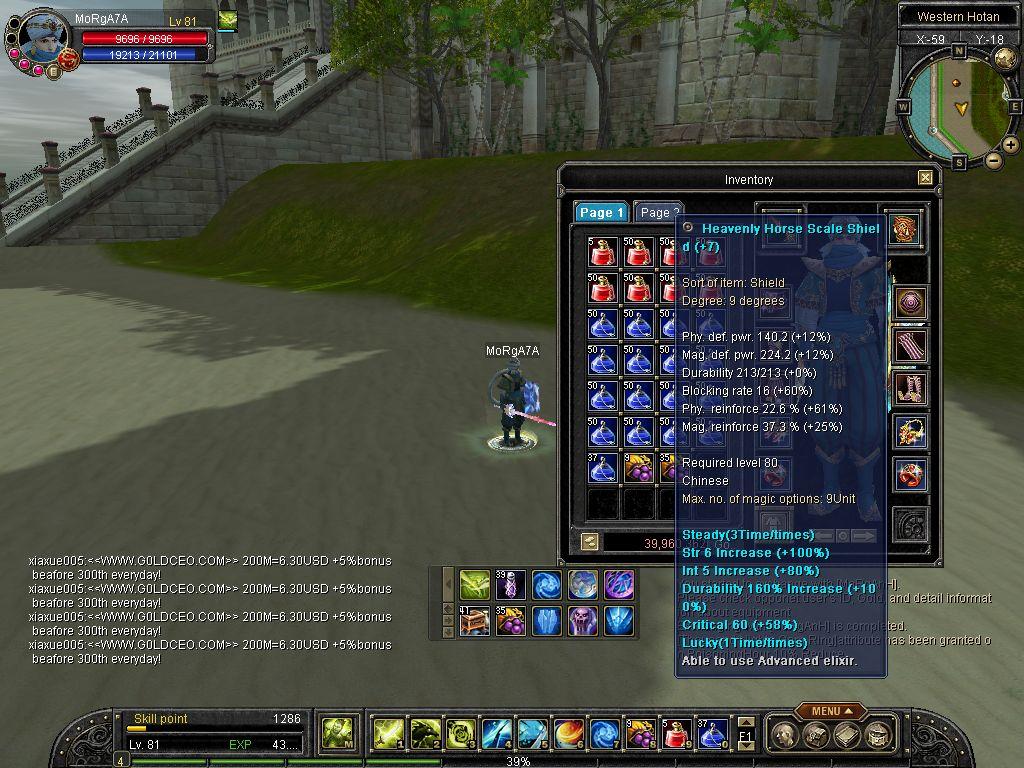Zoom in the minimap with plus button
Viewport: 1024px width, 768px height.
point(1010,145)
